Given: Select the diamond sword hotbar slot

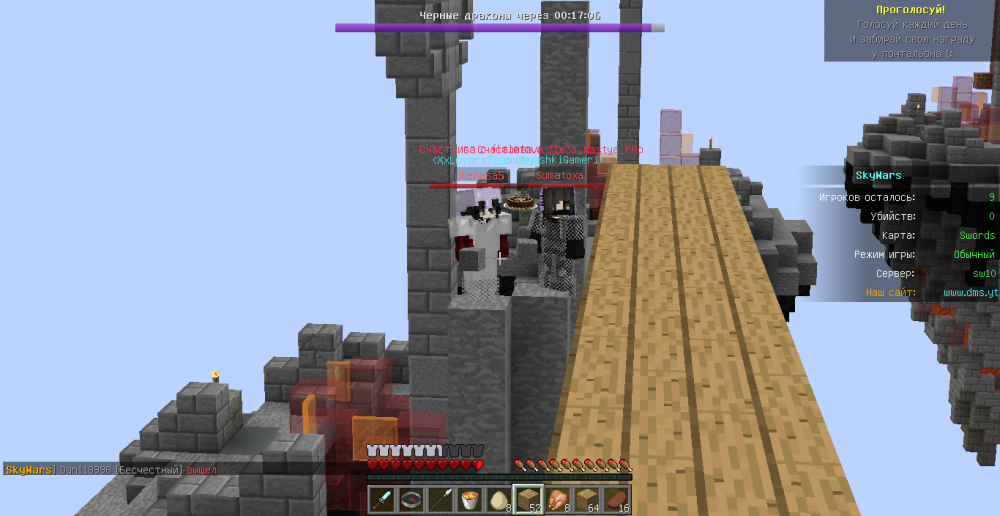Looking at the screenshot, I should coord(384,498).
